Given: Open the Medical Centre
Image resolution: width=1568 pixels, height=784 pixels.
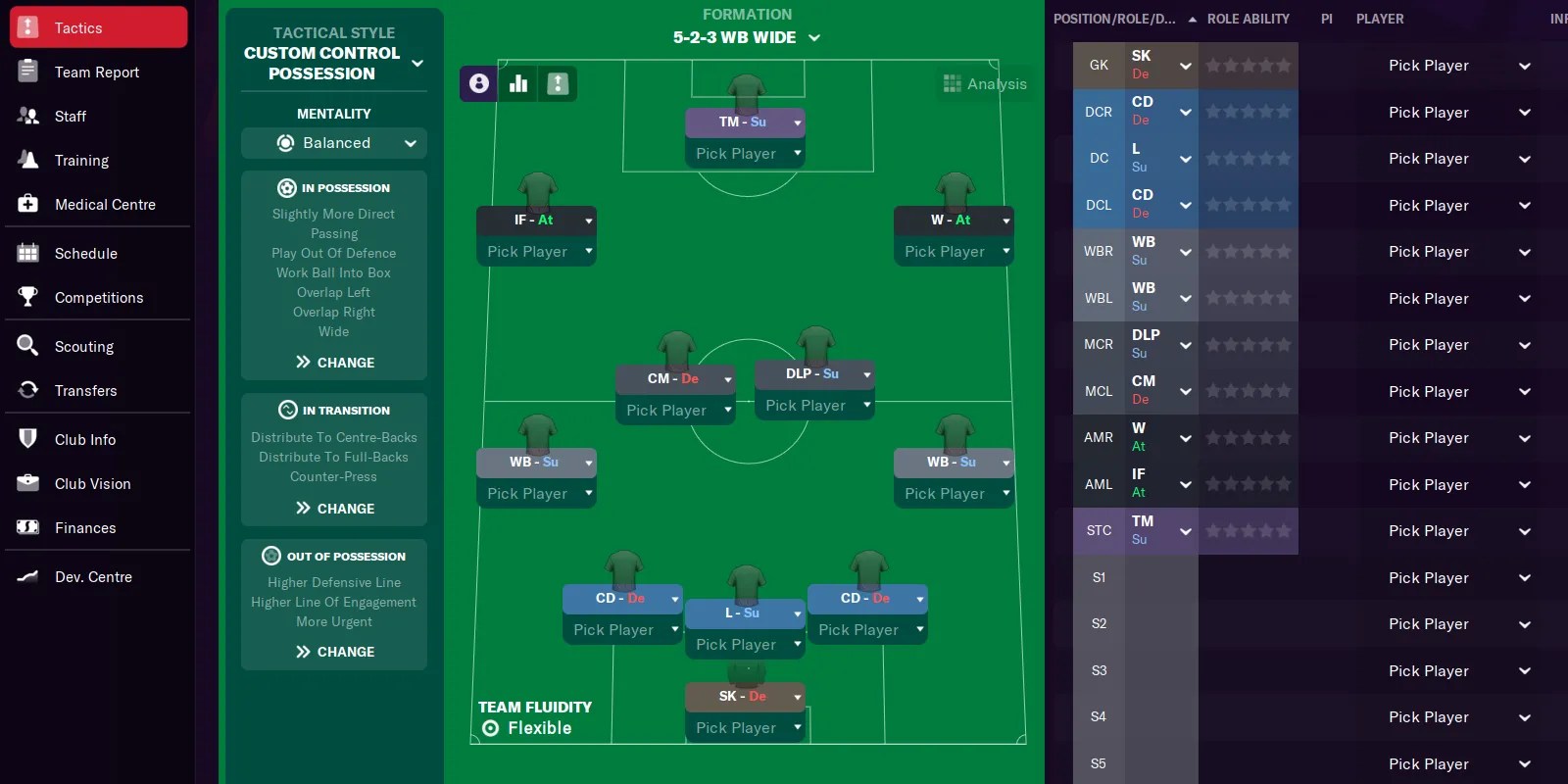Looking at the screenshot, I should click(x=105, y=204).
